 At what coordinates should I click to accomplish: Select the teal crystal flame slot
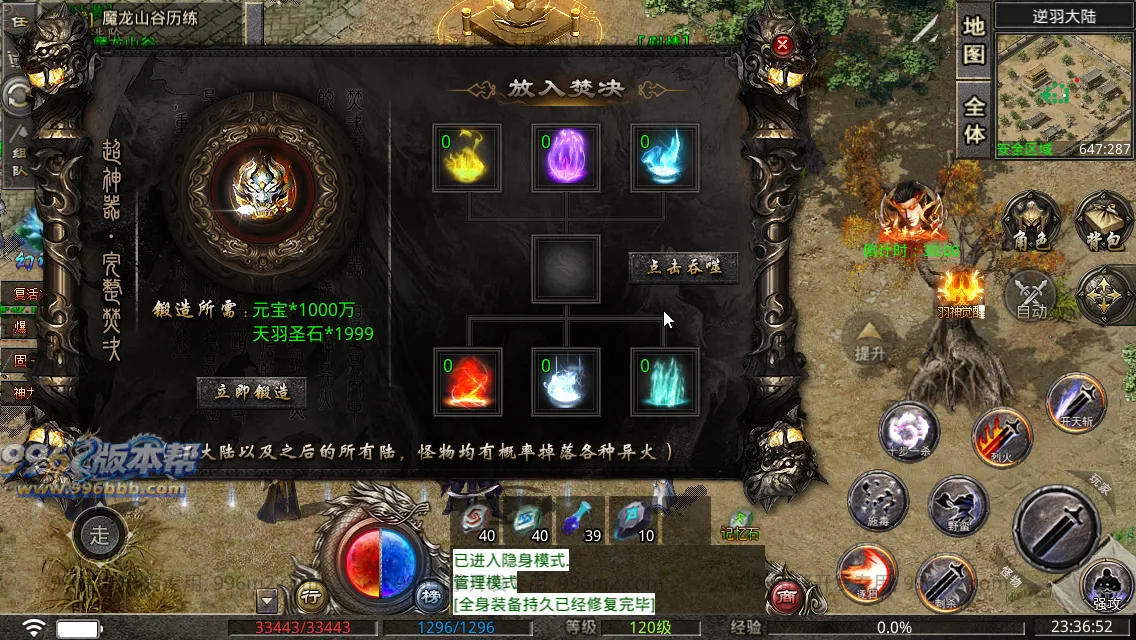664,381
